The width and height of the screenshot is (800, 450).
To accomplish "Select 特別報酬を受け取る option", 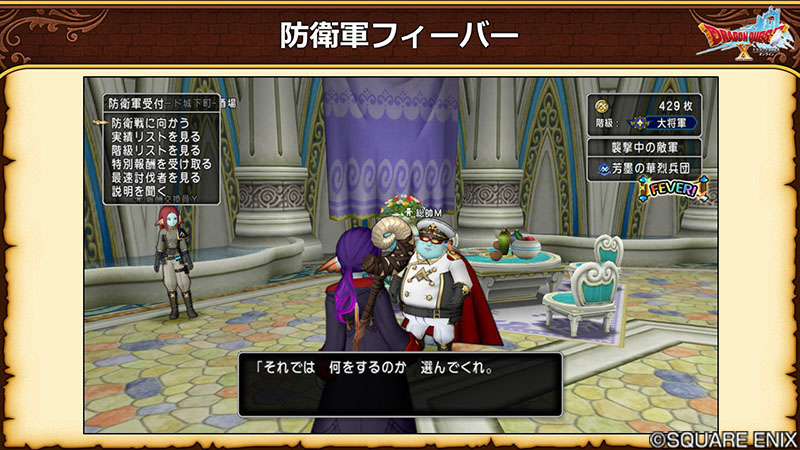I will click(x=161, y=163).
